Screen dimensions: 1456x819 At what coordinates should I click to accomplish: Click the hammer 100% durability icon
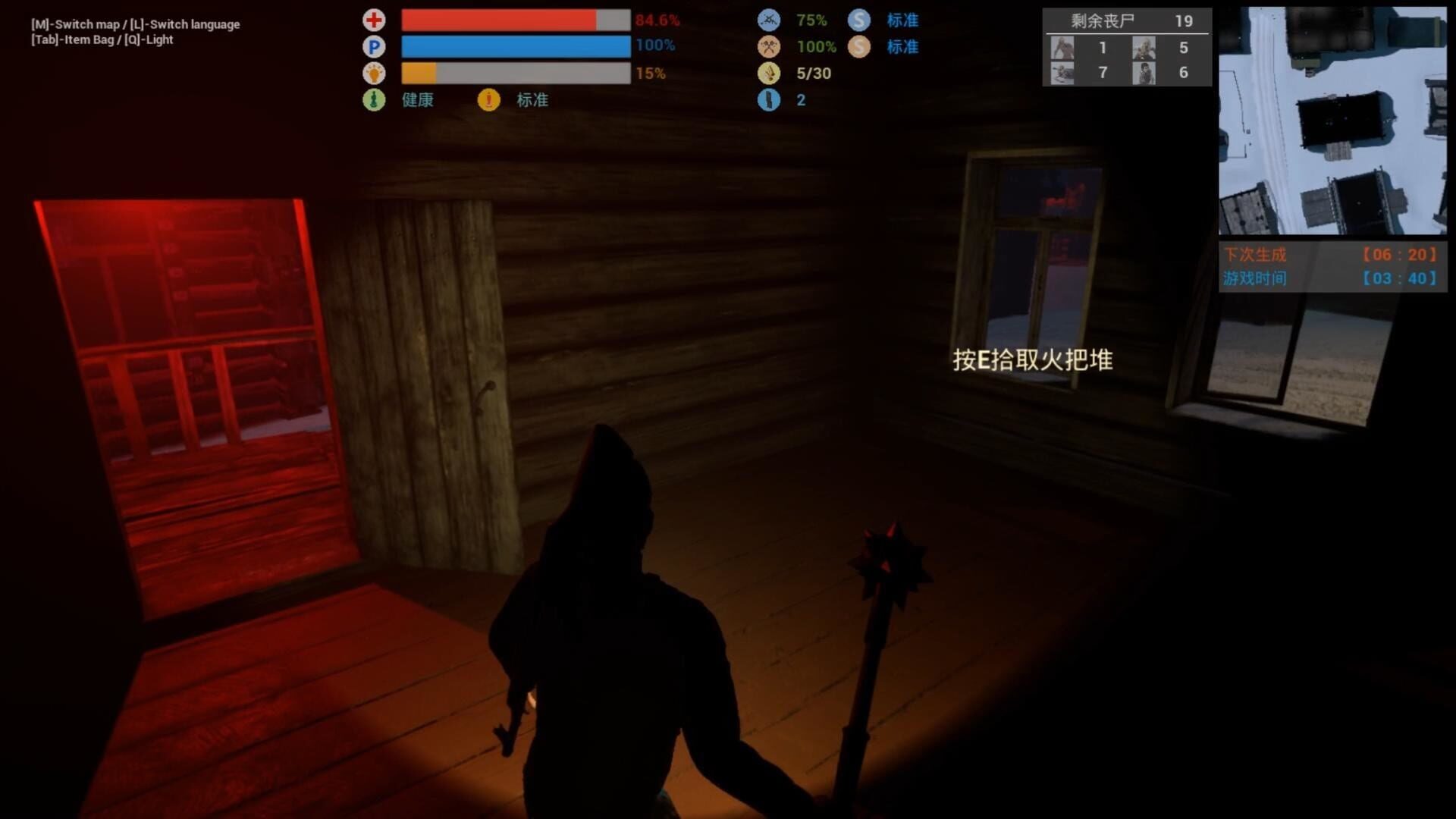coord(769,47)
